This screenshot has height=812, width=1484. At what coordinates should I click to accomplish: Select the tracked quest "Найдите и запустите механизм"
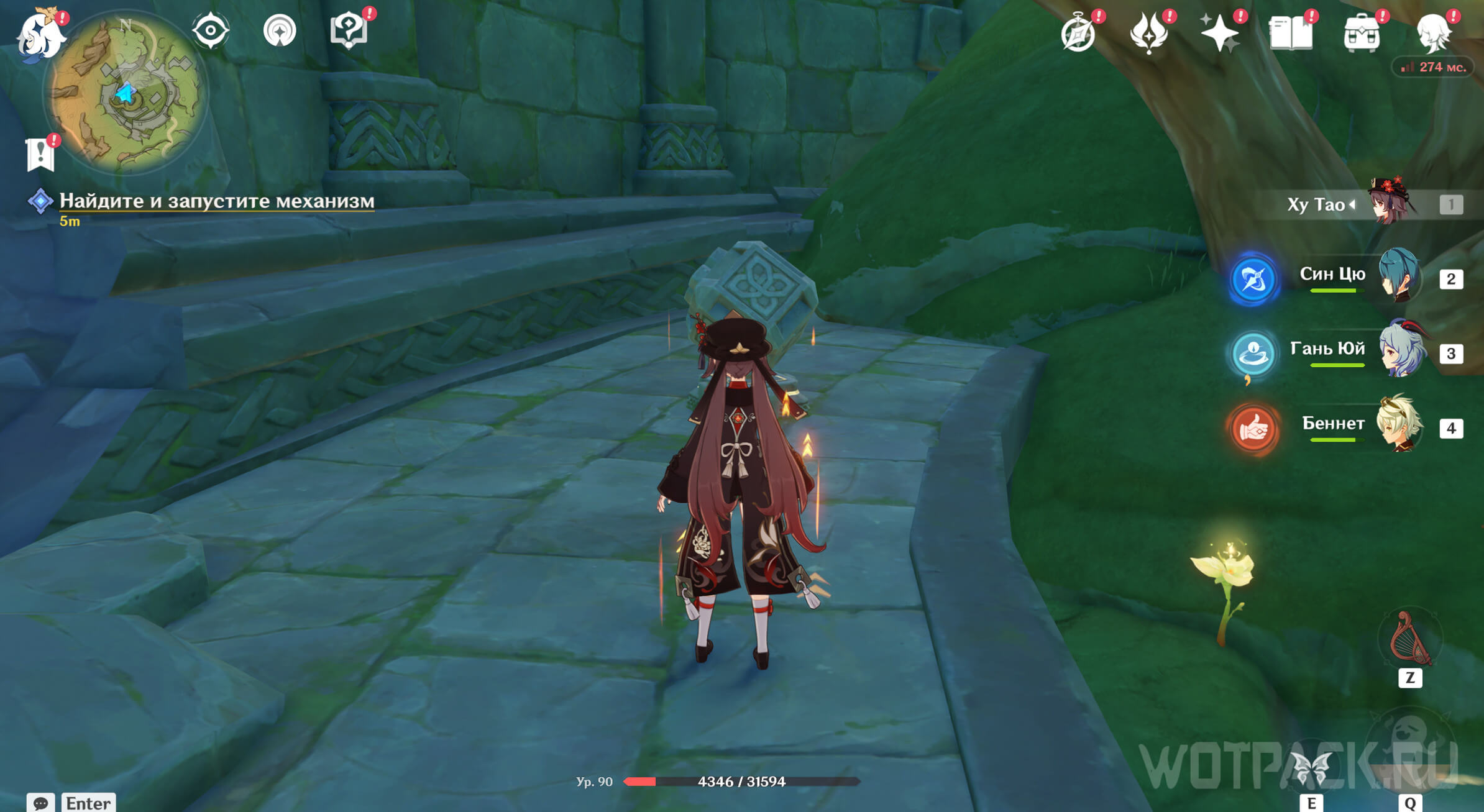coord(216,201)
